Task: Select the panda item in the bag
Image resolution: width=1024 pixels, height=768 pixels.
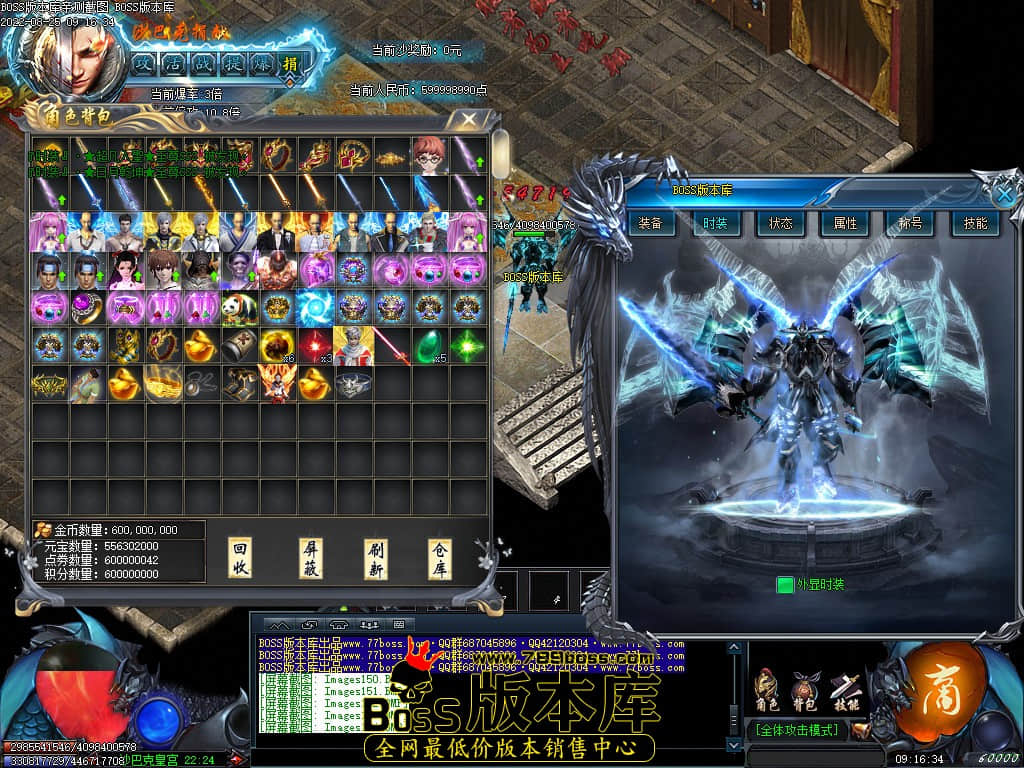Action: 240,307
